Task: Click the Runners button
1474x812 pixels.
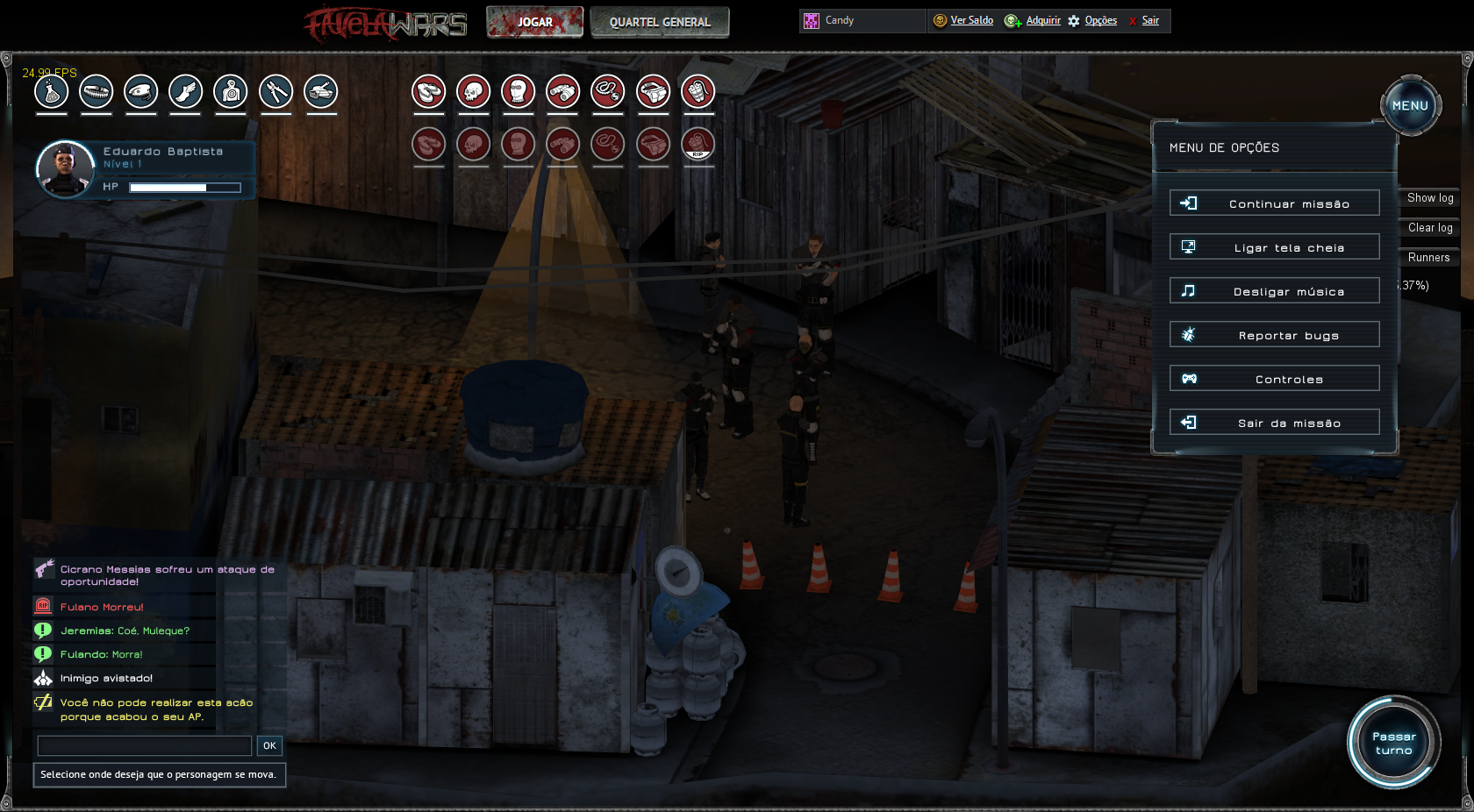Action: (1428, 258)
